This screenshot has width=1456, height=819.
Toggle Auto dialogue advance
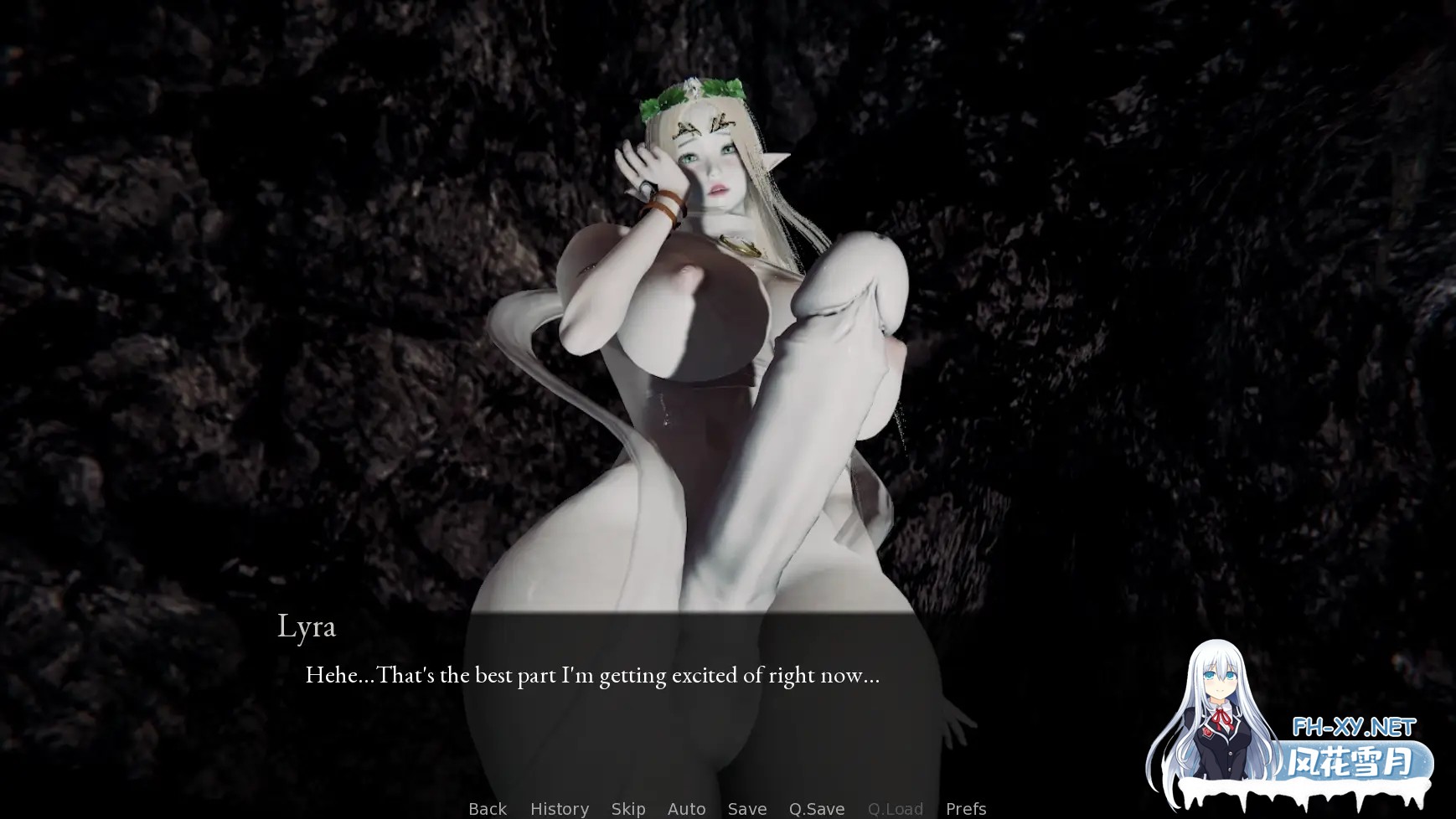point(686,808)
